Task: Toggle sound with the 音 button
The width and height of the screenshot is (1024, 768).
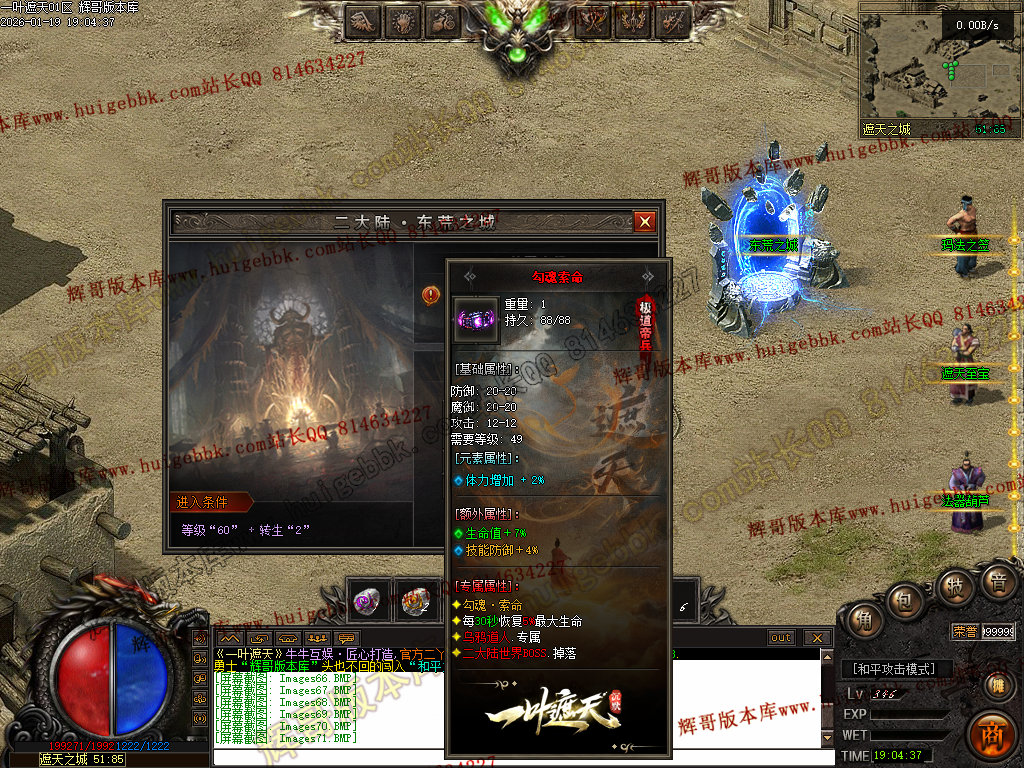Action: click(997, 583)
